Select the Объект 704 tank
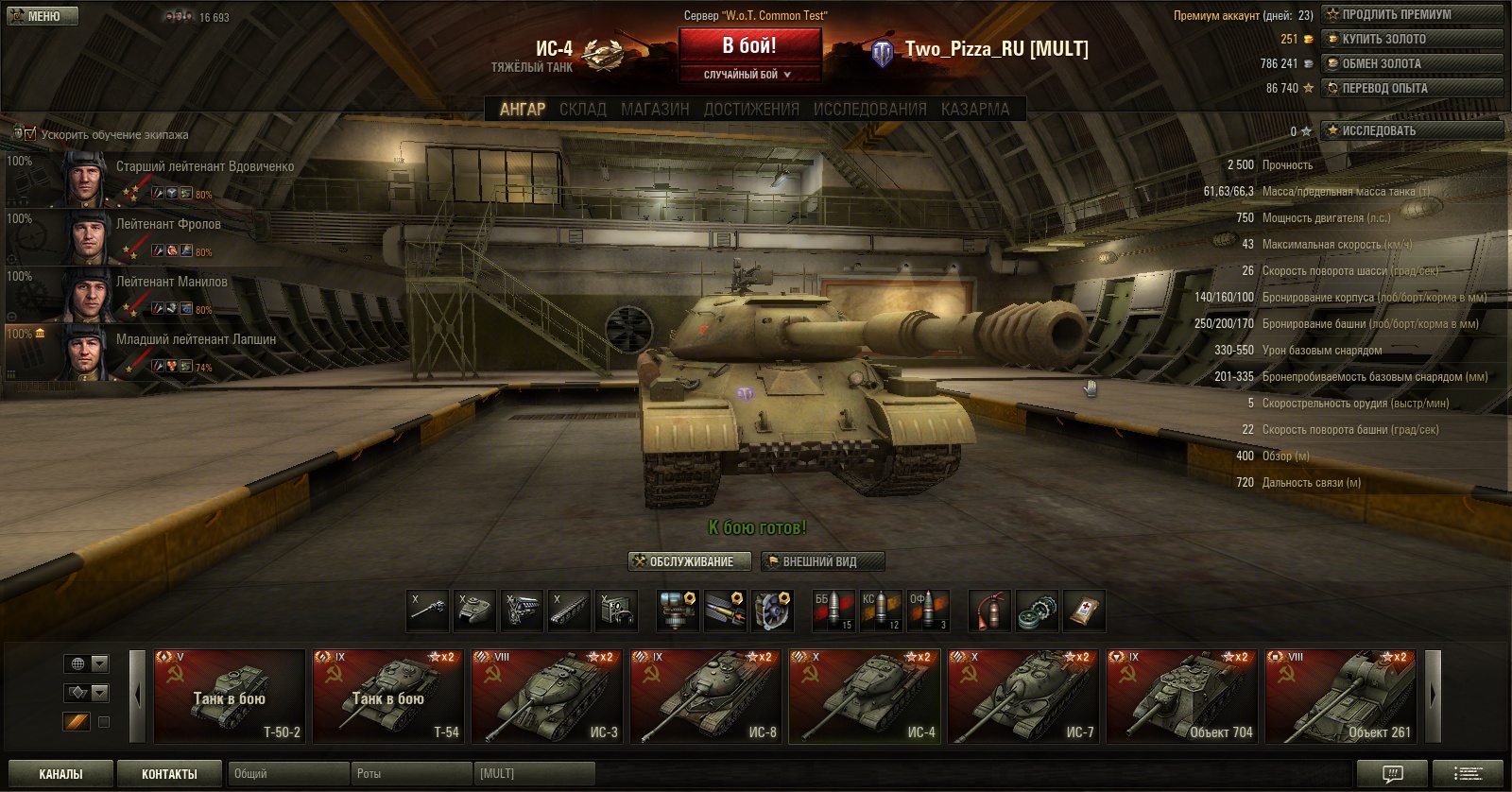Screen dimensions: 1512x792 pyautogui.click(x=1182, y=697)
